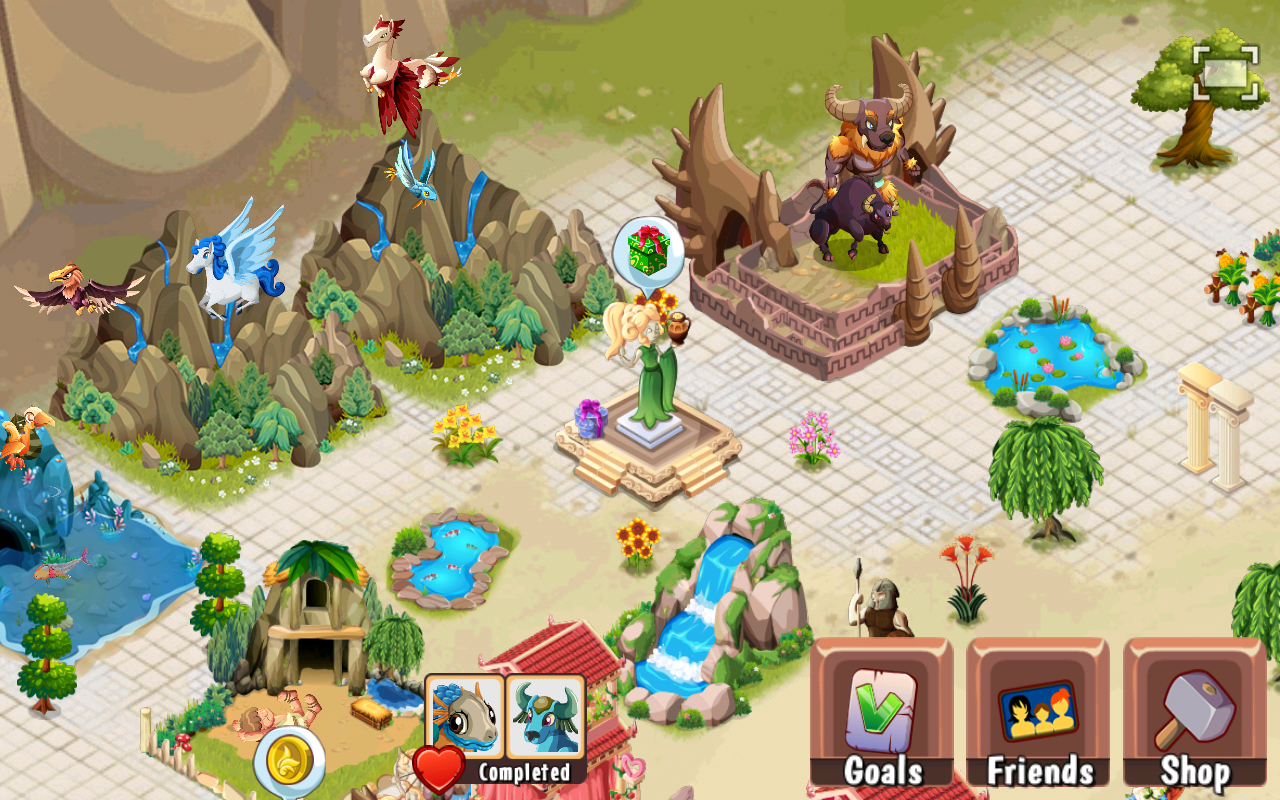Screen dimensions: 1280x800
Task: Open the Friends panel
Action: coord(1038,712)
